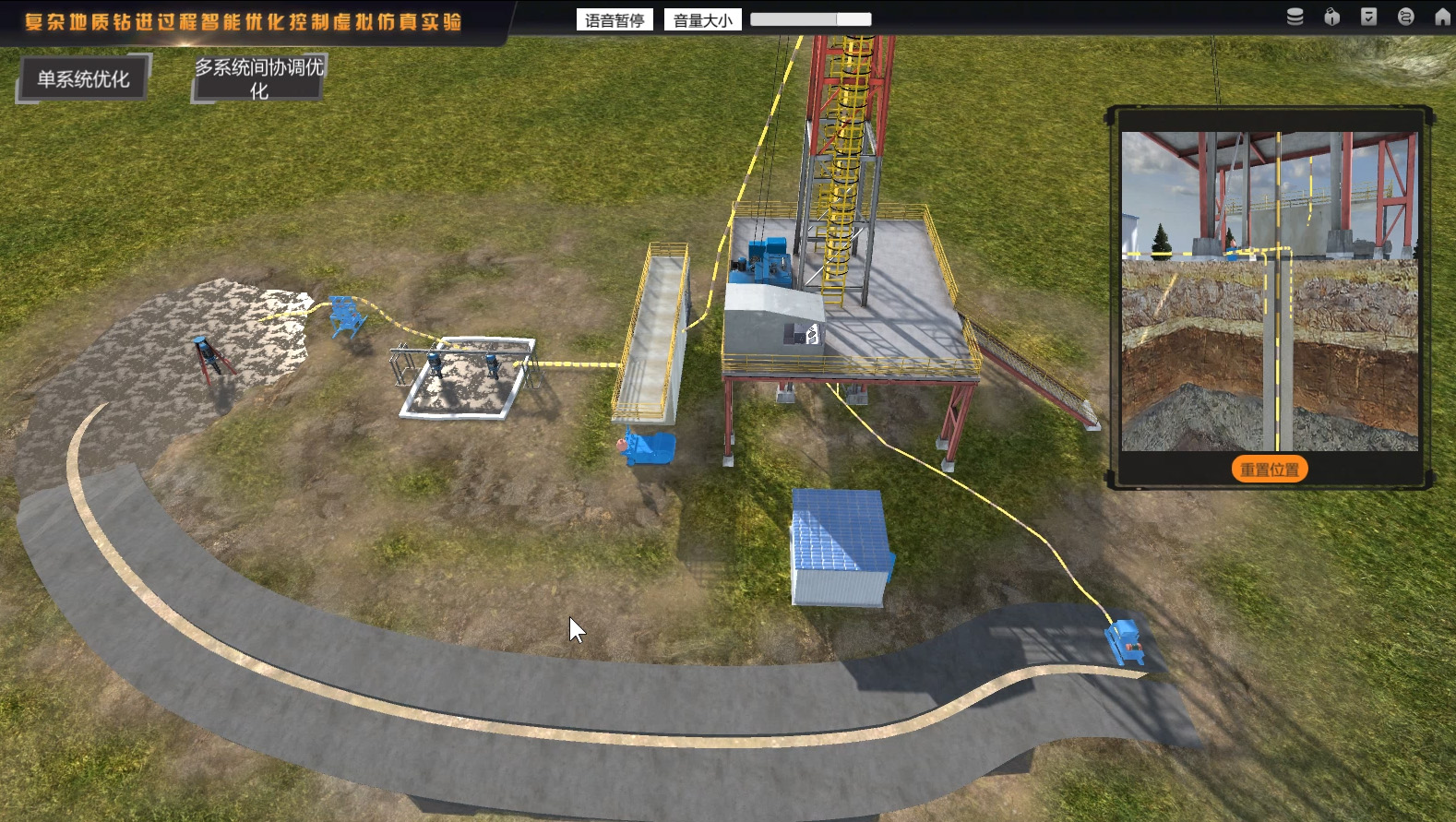Click the 语音暂停 voice pause button

pyautogui.click(x=615, y=20)
